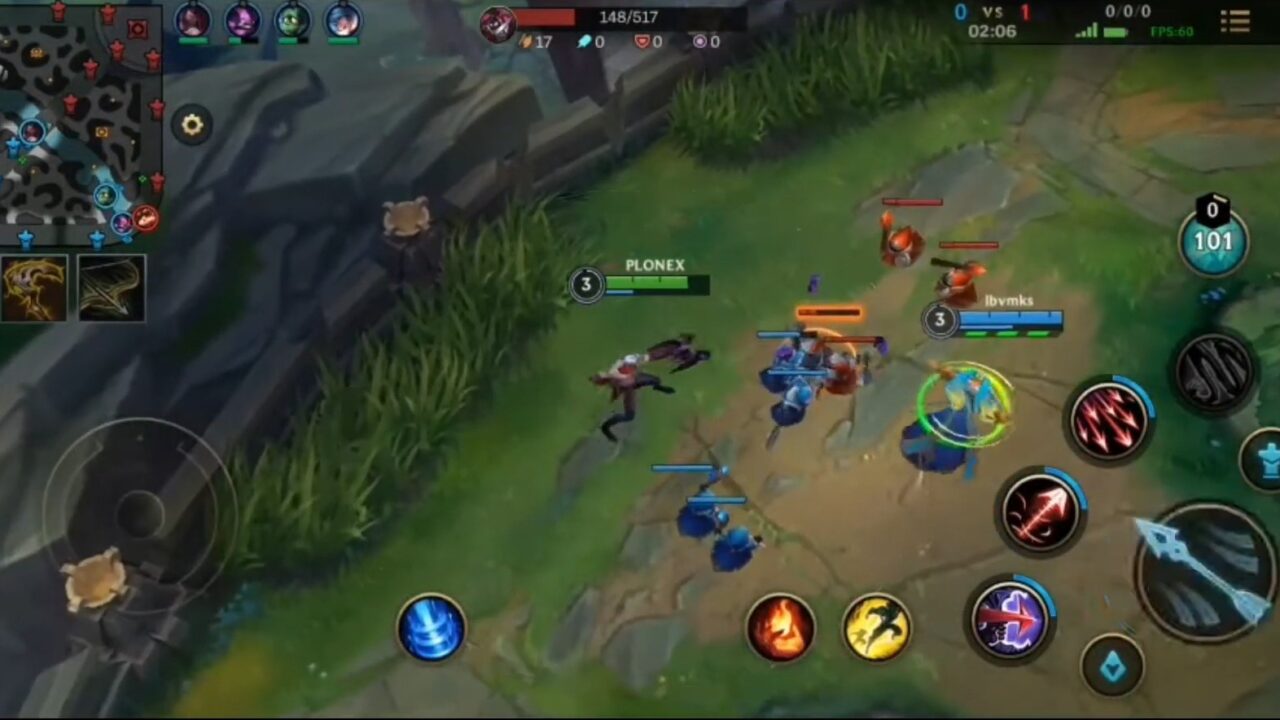This screenshot has width=1280, height=720.
Task: Cast the Flash summoner spell
Action: (x=877, y=628)
